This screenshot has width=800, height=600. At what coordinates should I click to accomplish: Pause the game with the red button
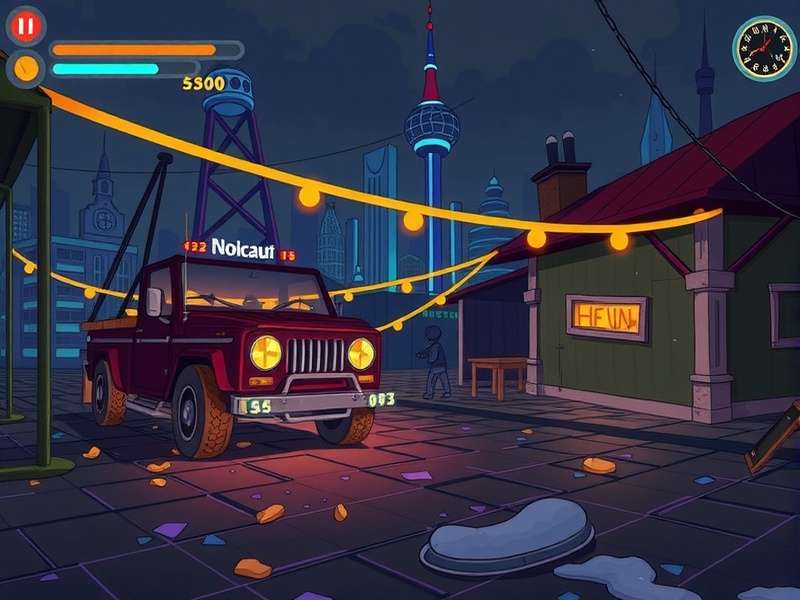click(25, 25)
